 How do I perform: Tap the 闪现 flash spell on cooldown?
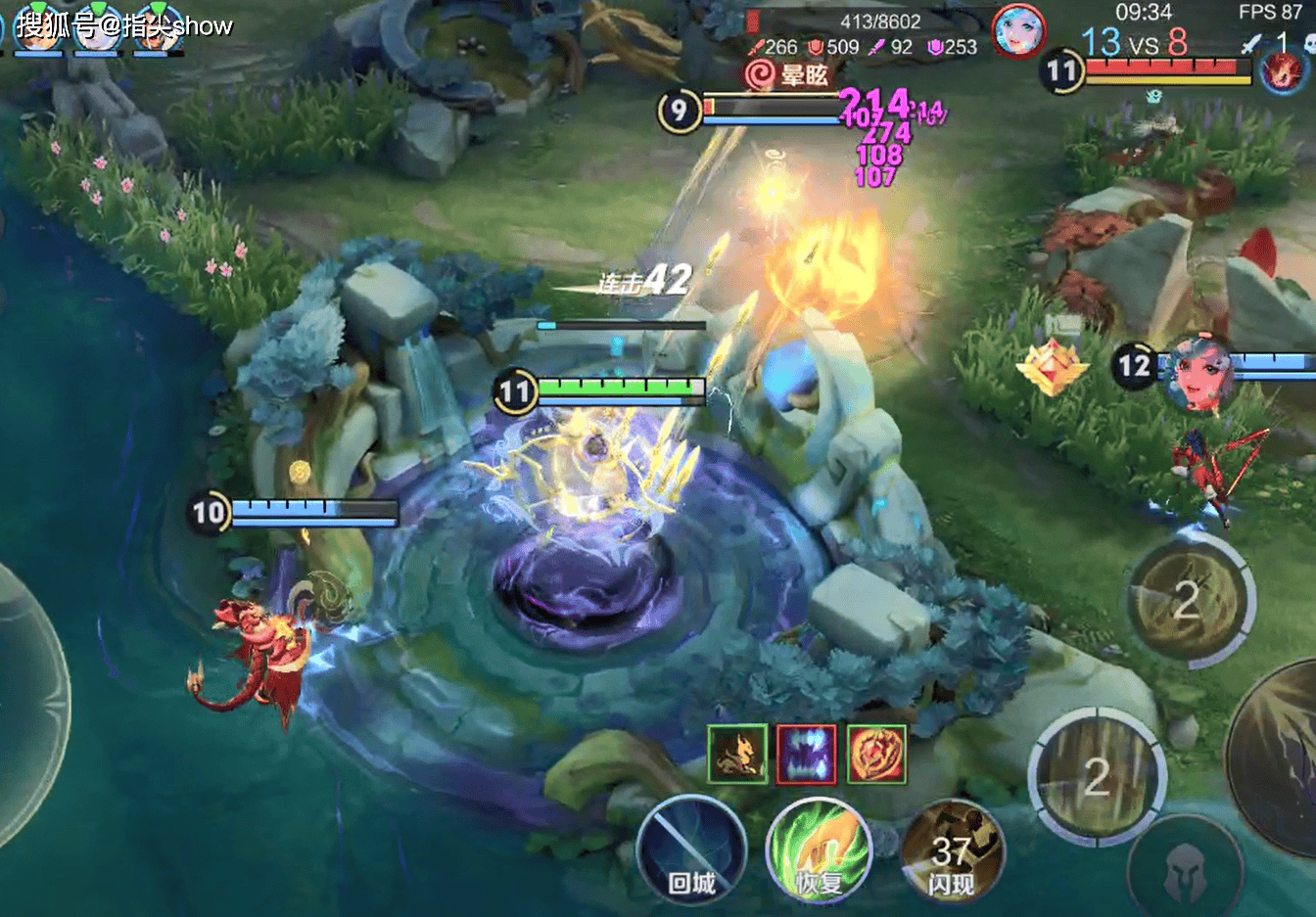coord(951,851)
